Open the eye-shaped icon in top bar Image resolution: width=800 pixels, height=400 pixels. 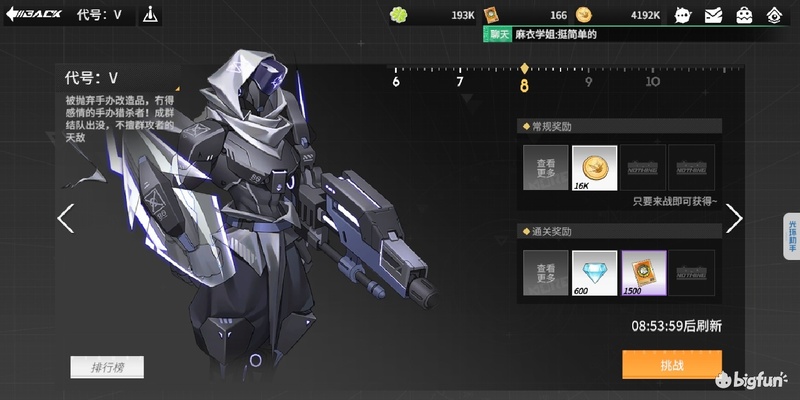[775, 15]
